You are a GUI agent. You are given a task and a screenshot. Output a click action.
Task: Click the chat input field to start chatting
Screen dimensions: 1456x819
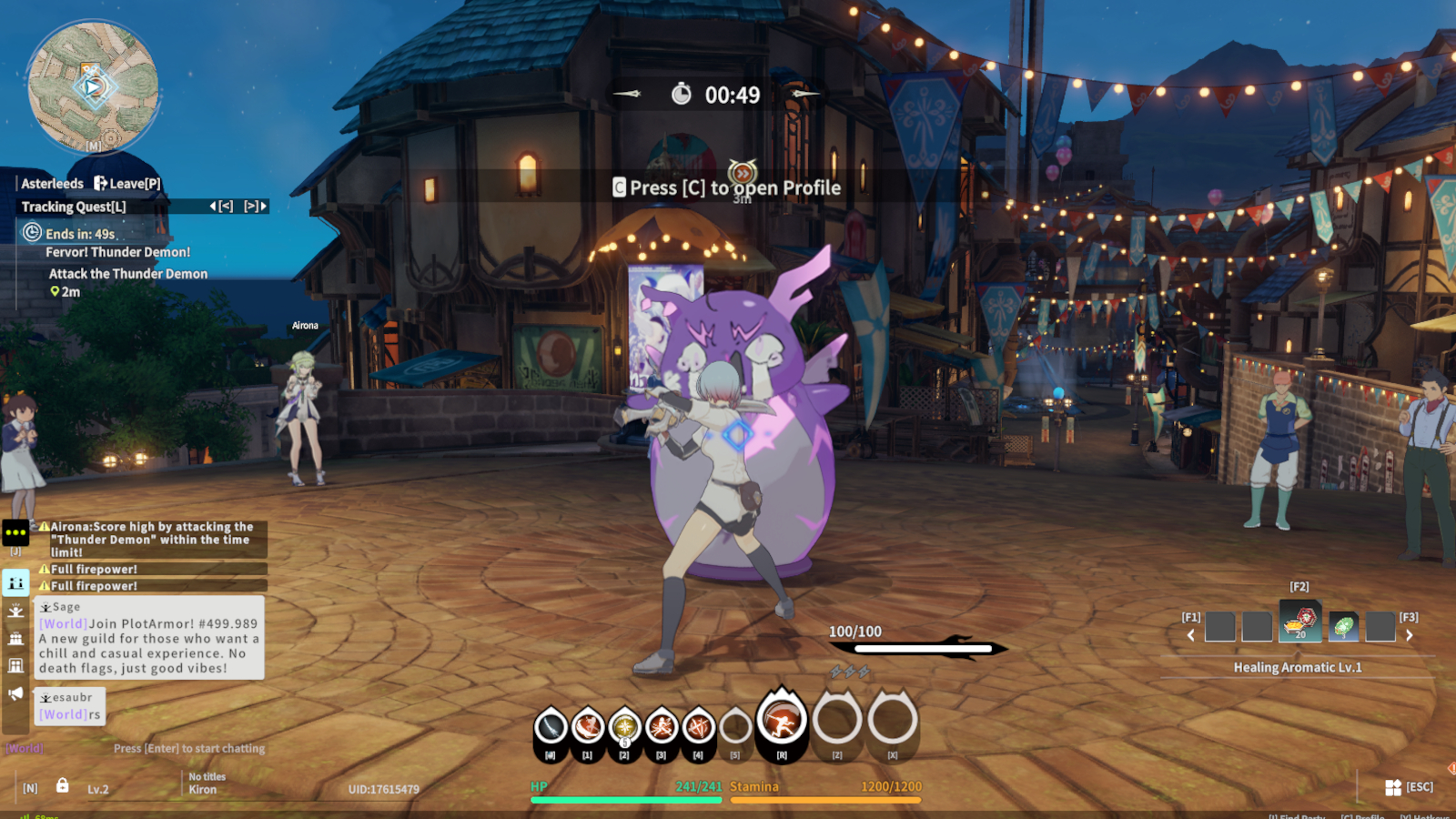pyautogui.click(x=189, y=748)
